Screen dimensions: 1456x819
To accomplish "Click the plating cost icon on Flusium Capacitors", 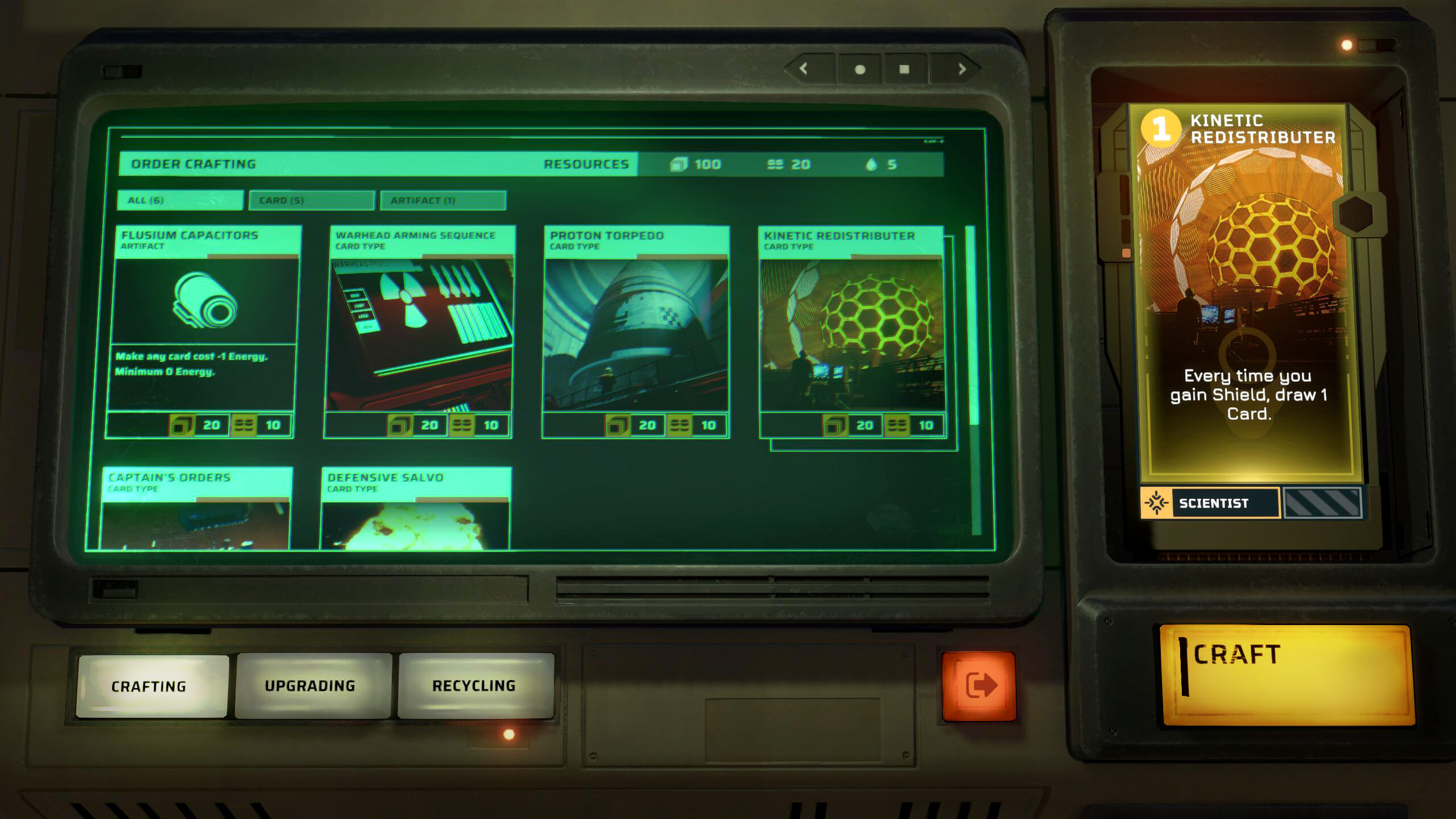I will (x=246, y=424).
